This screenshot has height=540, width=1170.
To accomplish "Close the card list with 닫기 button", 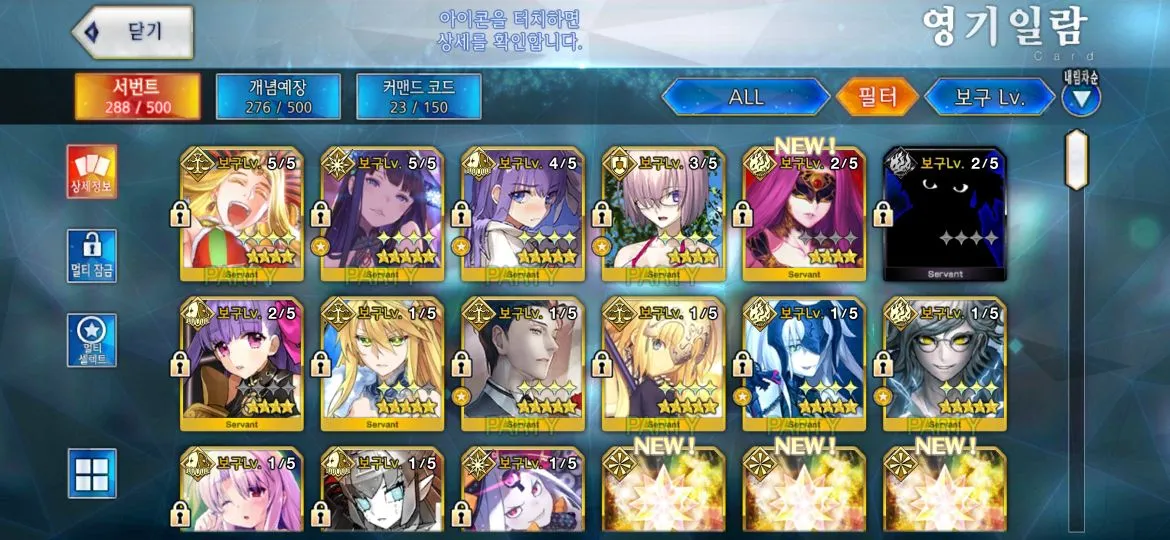I will (133, 32).
